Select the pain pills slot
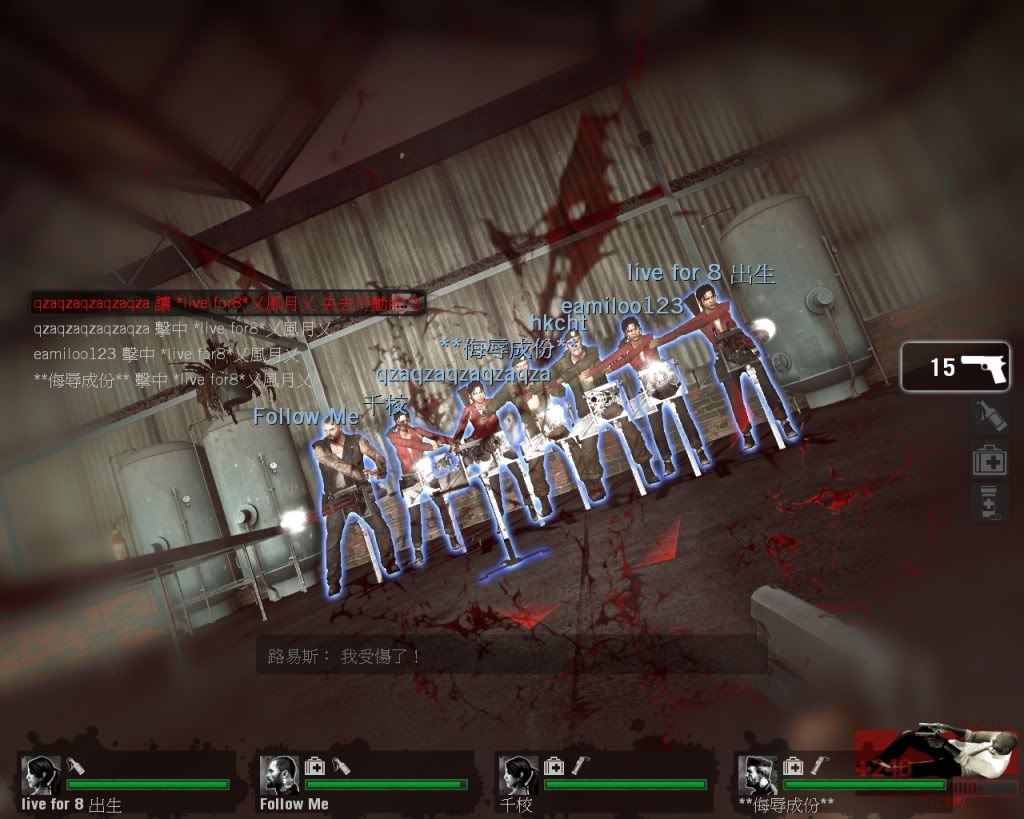The width and height of the screenshot is (1024, 819). (987, 503)
